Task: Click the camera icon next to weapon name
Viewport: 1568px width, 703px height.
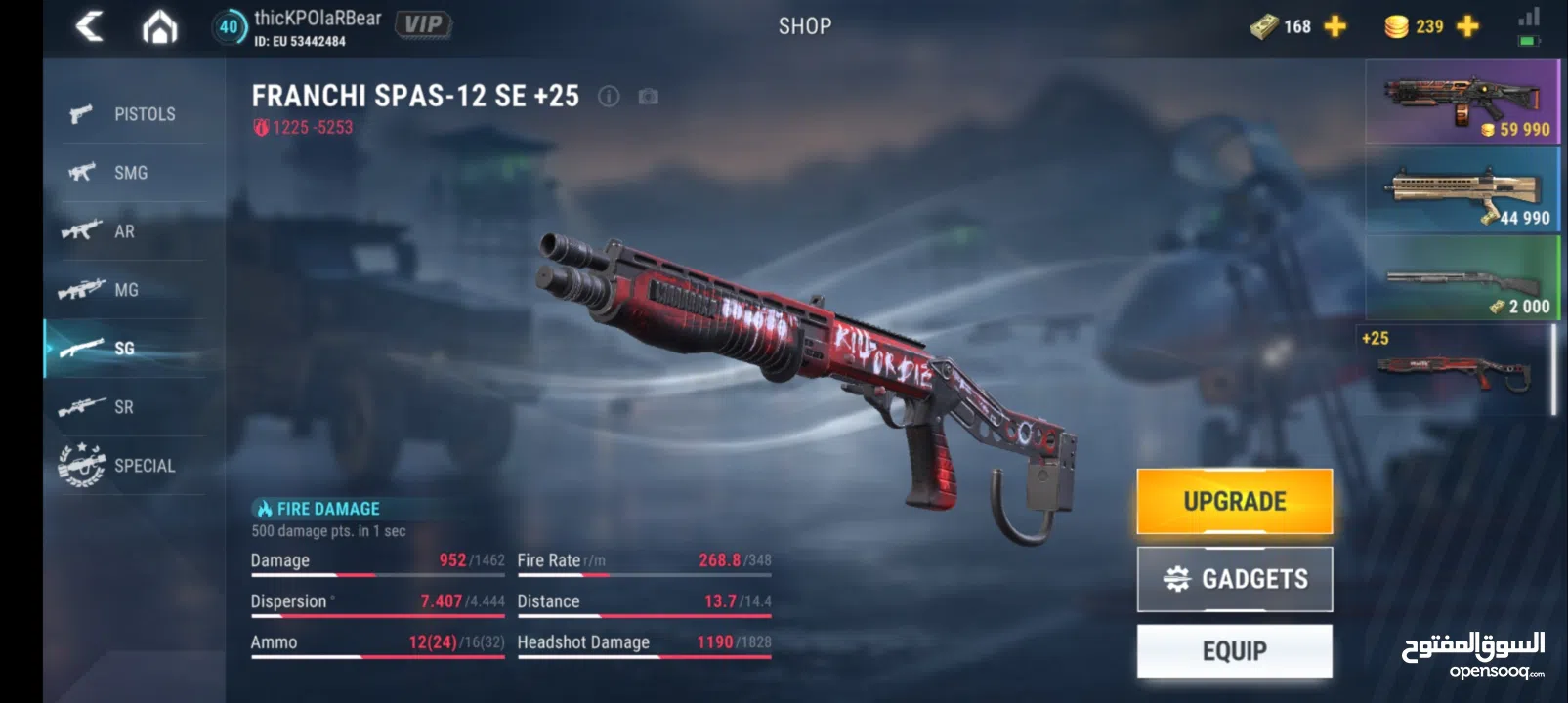Action: 647,96
